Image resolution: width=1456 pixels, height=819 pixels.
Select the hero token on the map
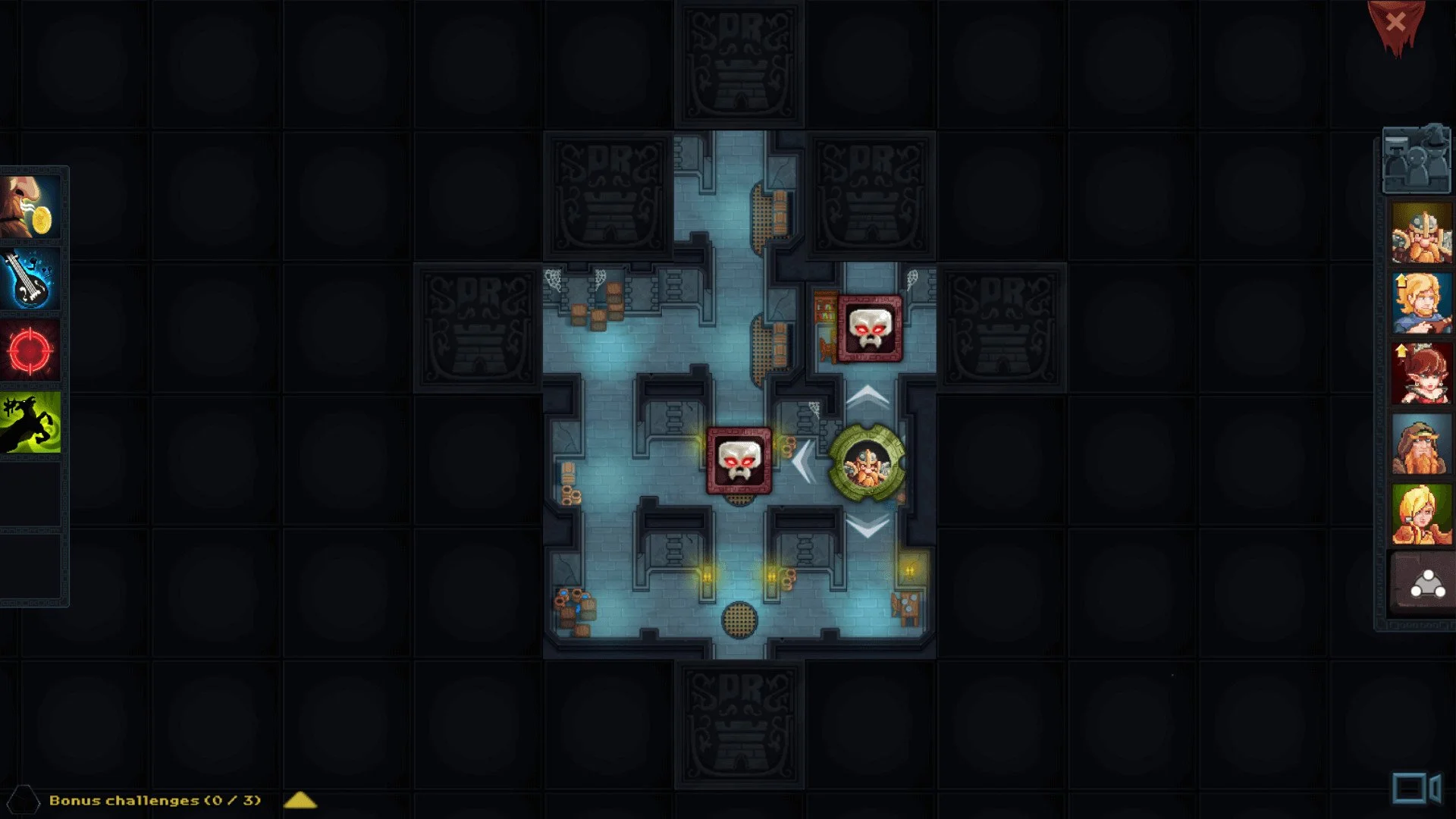point(869,460)
